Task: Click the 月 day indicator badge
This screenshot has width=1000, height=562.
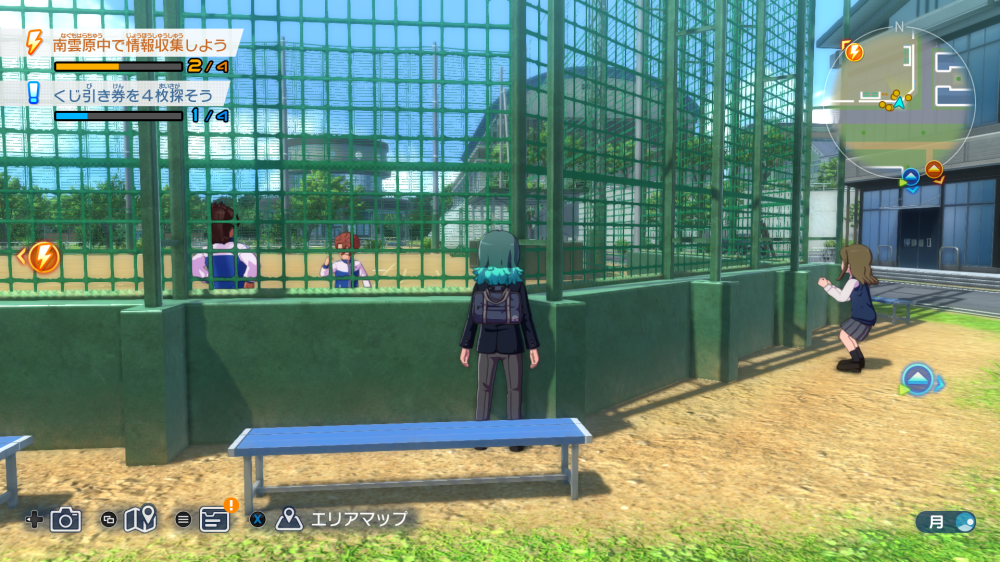Action: click(945, 521)
